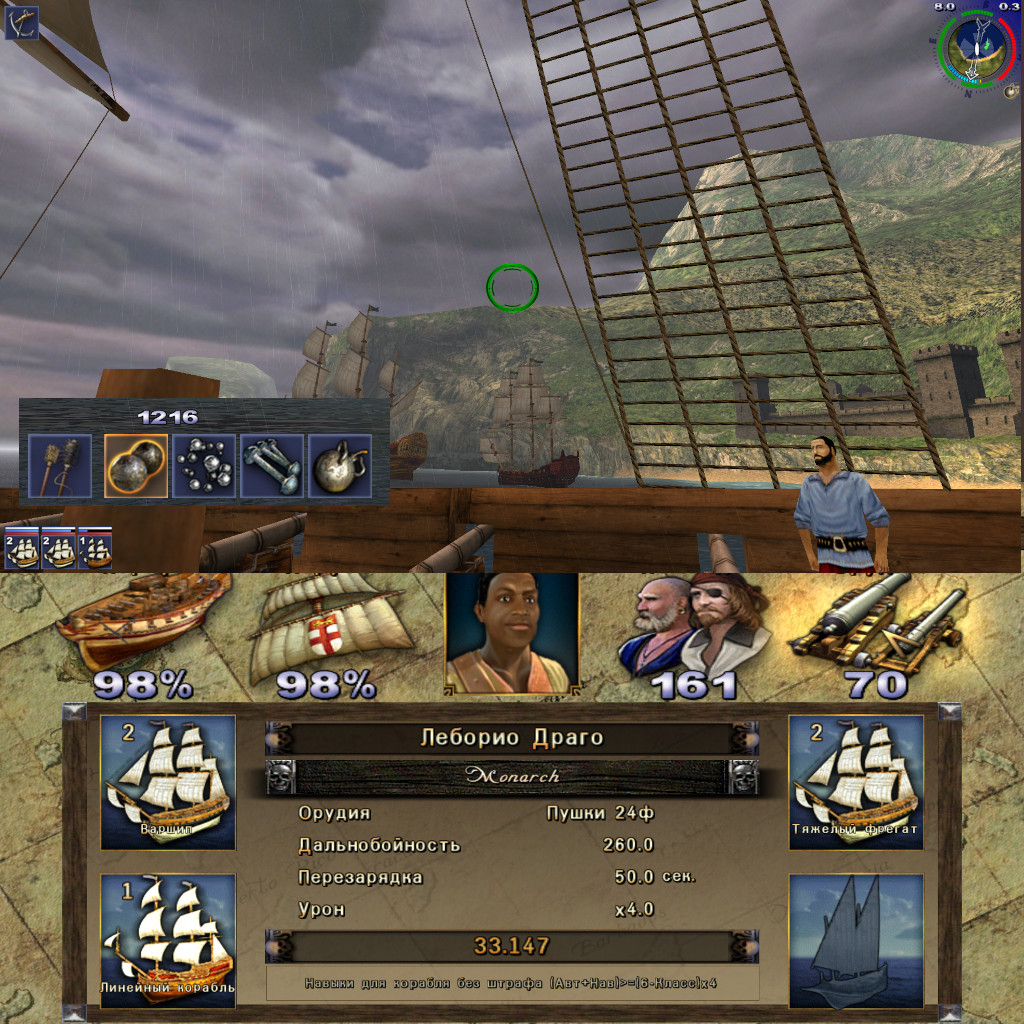Viewport: 1024px width, 1024px height.
Task: Switch to grapeshot ammunition
Action: (204, 466)
